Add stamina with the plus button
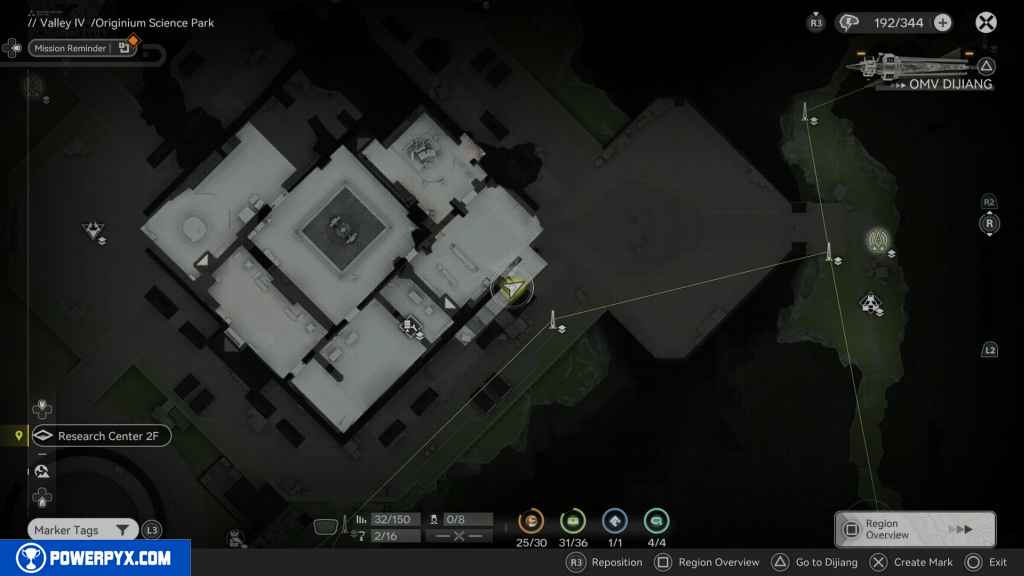This screenshot has width=1024, height=576. pyautogui.click(x=942, y=23)
